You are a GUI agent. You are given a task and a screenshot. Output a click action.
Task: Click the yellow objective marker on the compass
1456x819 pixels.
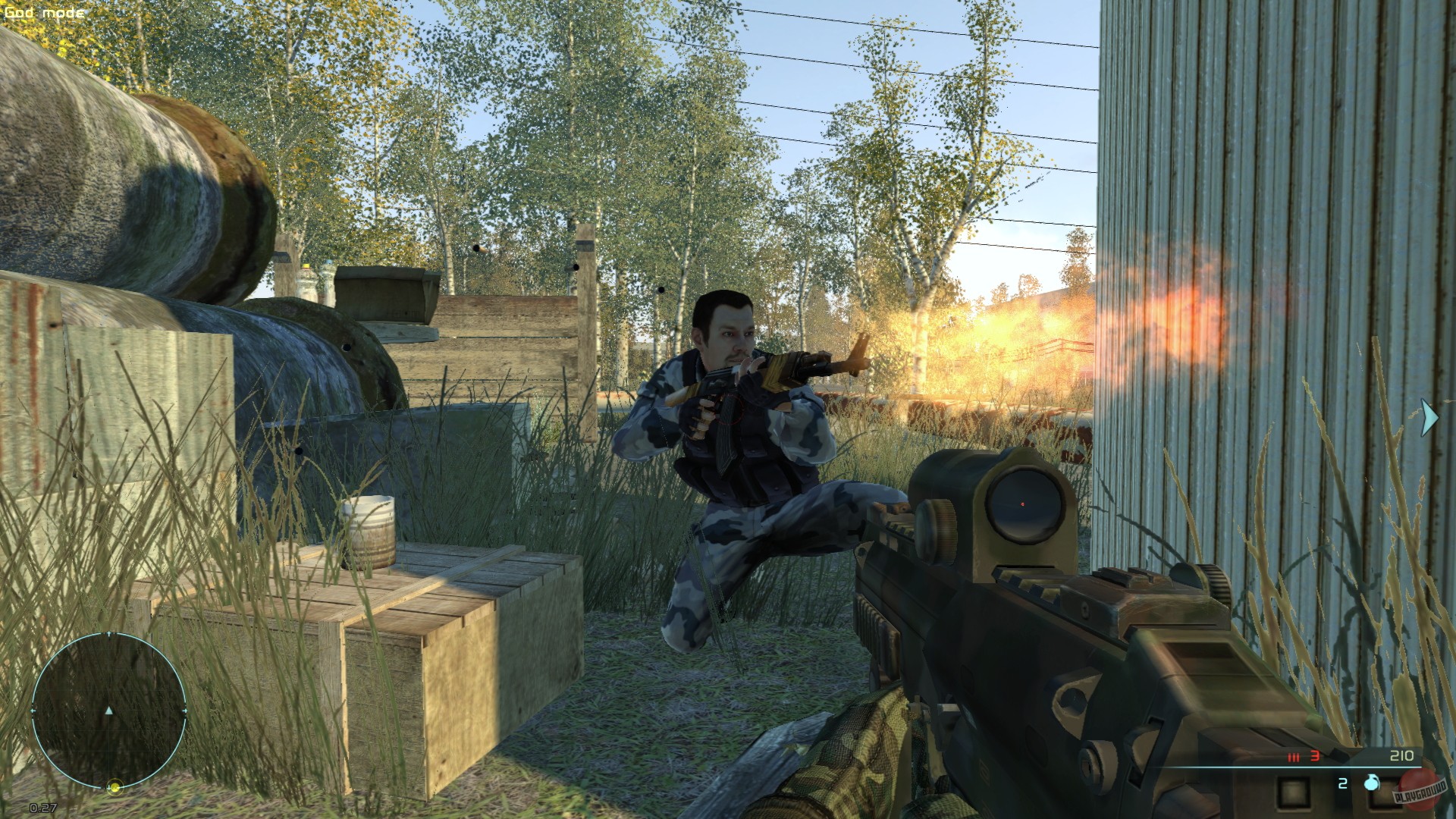tap(115, 787)
